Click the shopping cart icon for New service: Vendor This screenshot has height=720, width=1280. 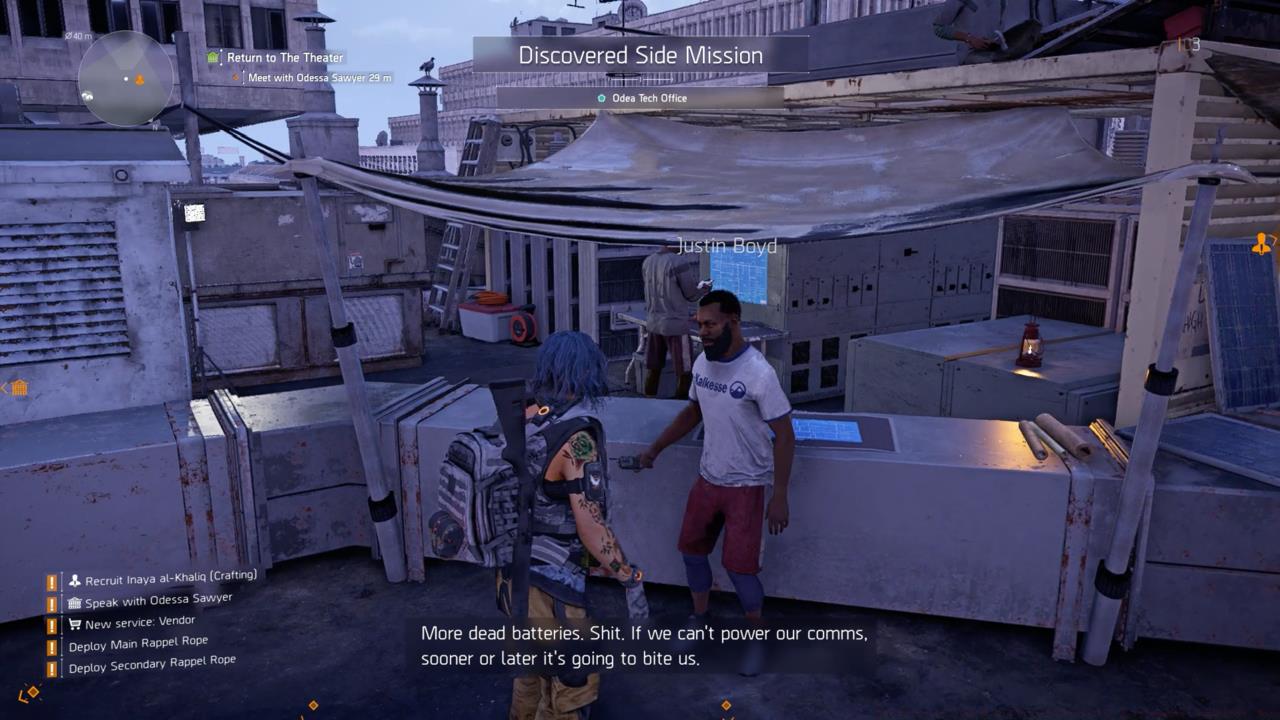[x=77, y=624]
